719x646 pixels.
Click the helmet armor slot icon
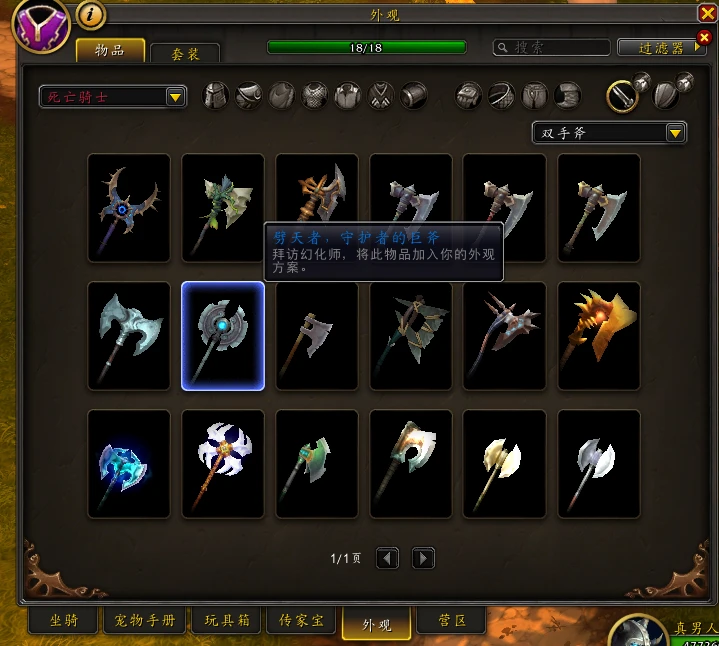point(216,96)
